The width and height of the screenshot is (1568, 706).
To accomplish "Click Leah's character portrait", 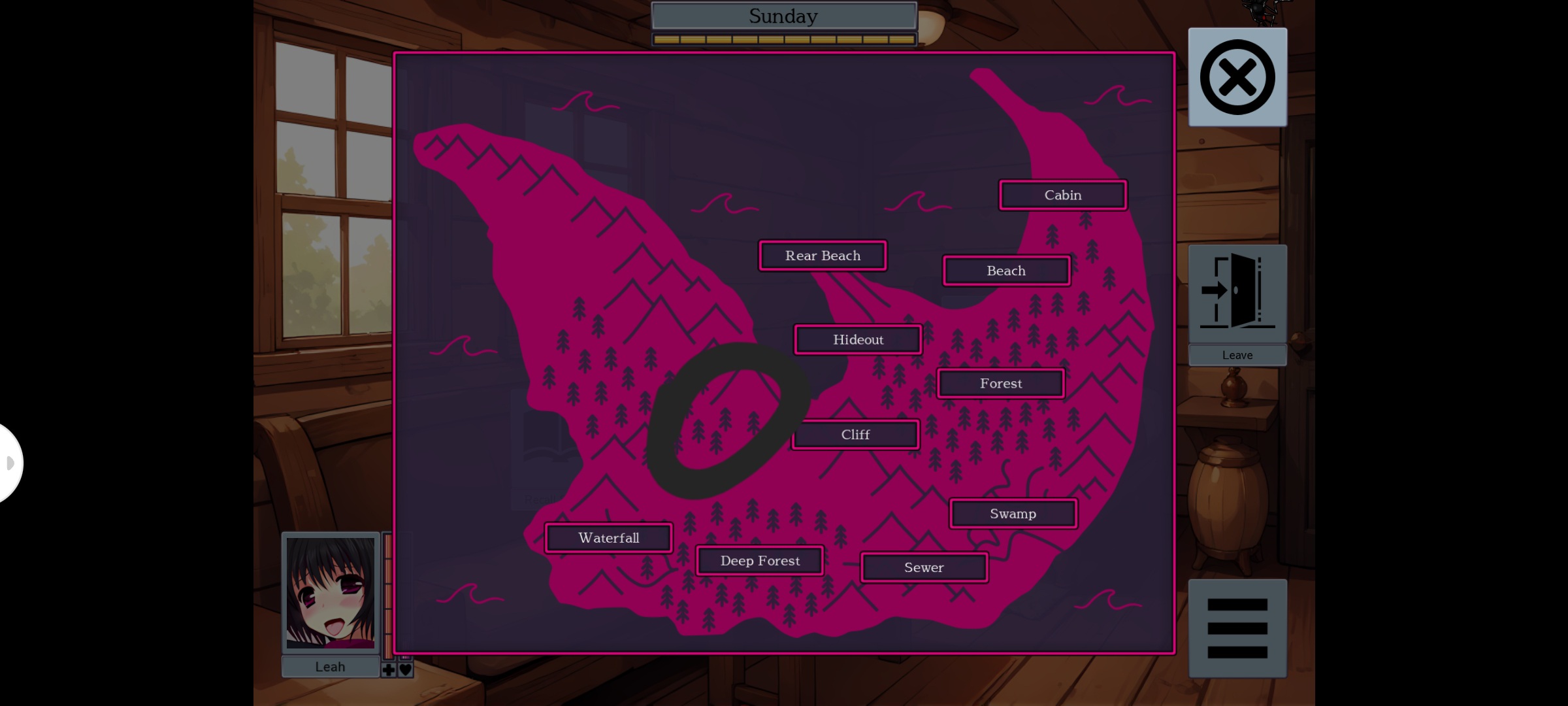I will point(331,594).
